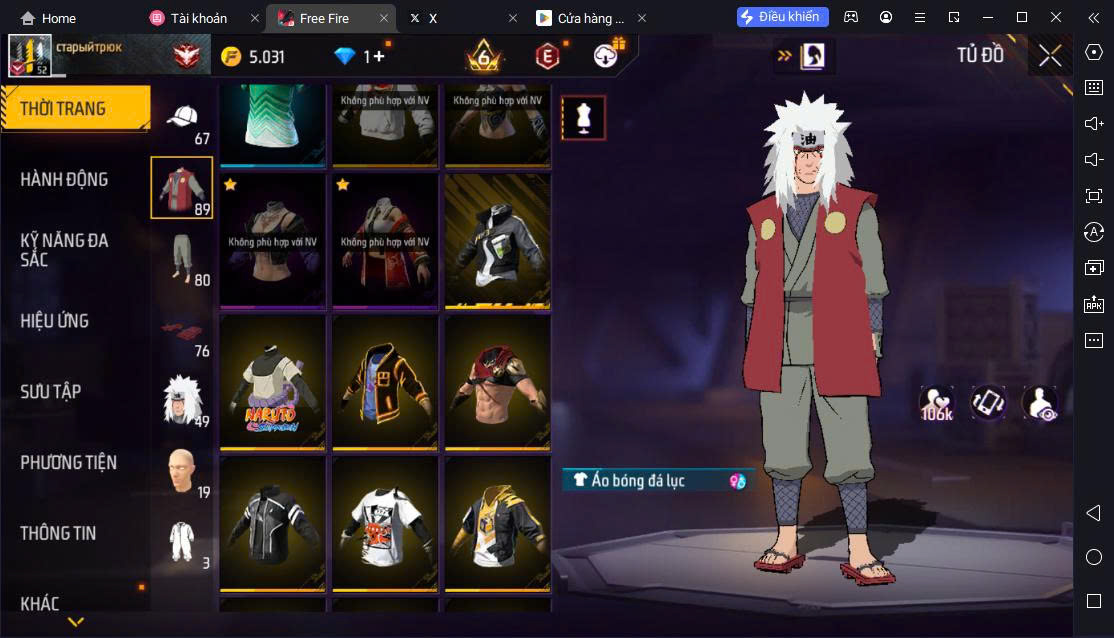Close the wardrobe with the X button
Viewport: 1114px width, 638px height.
[x=1050, y=56]
